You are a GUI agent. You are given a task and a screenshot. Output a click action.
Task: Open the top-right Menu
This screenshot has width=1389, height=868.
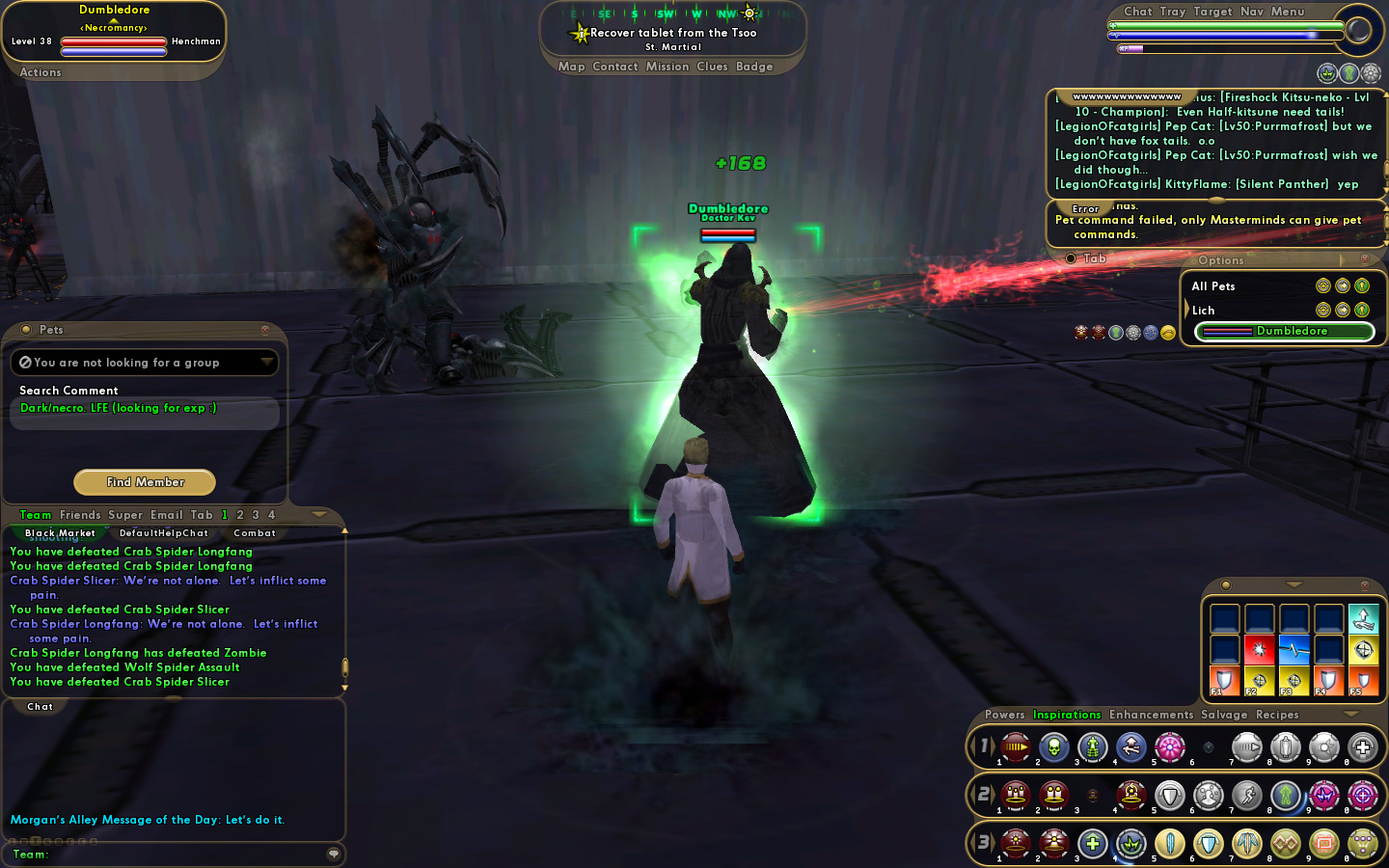pyautogui.click(x=1288, y=12)
